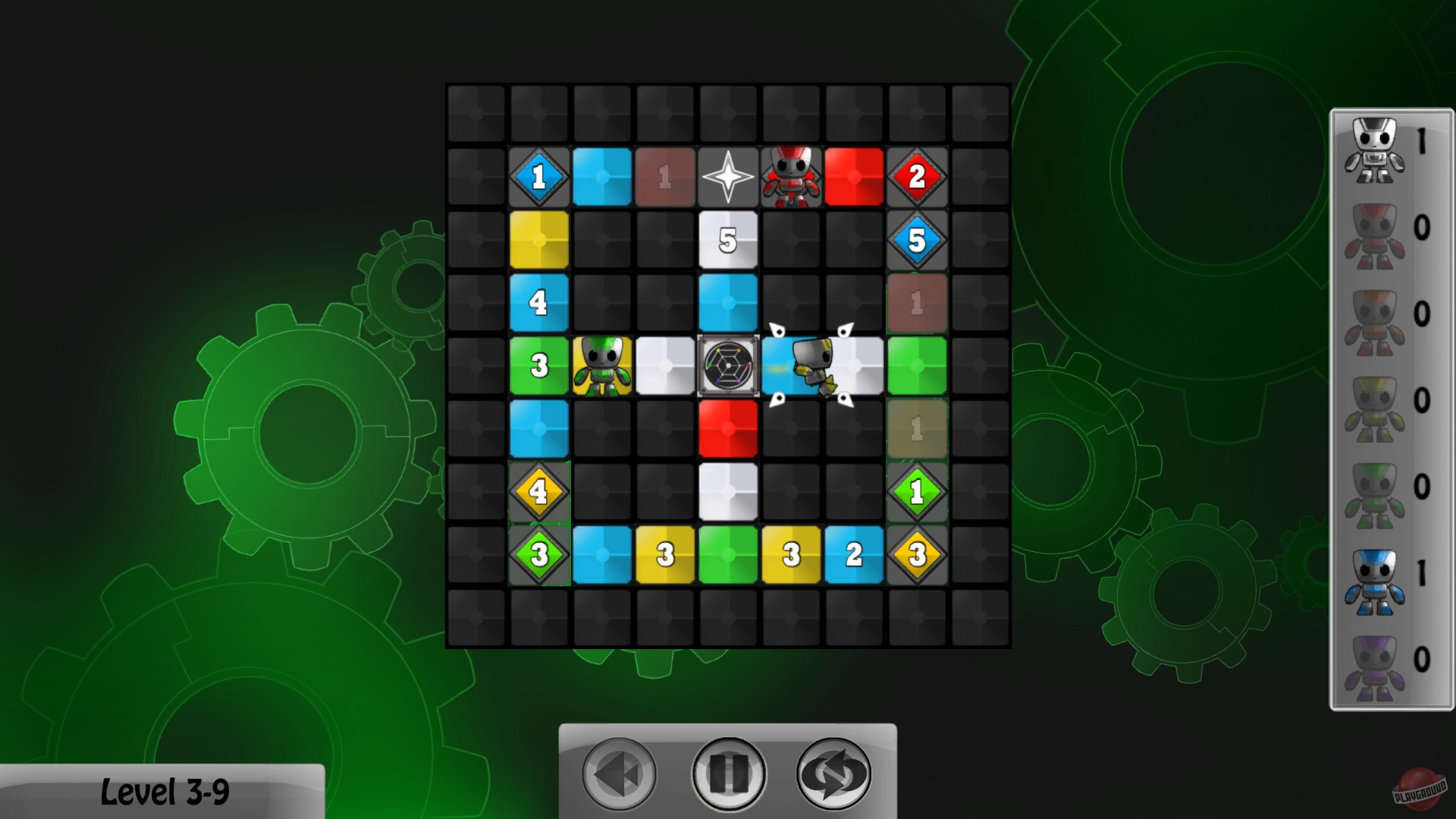This screenshot has height=819, width=1456.
Task: Click the red robot standing on the grid
Action: click(x=792, y=176)
